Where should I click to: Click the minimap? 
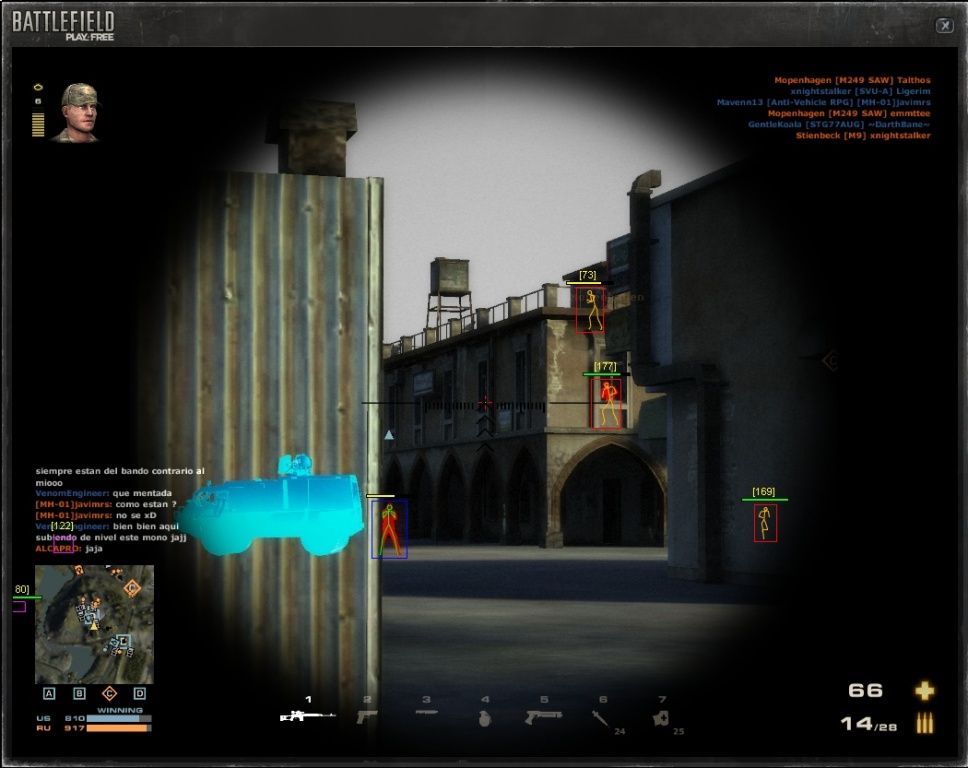coord(94,624)
